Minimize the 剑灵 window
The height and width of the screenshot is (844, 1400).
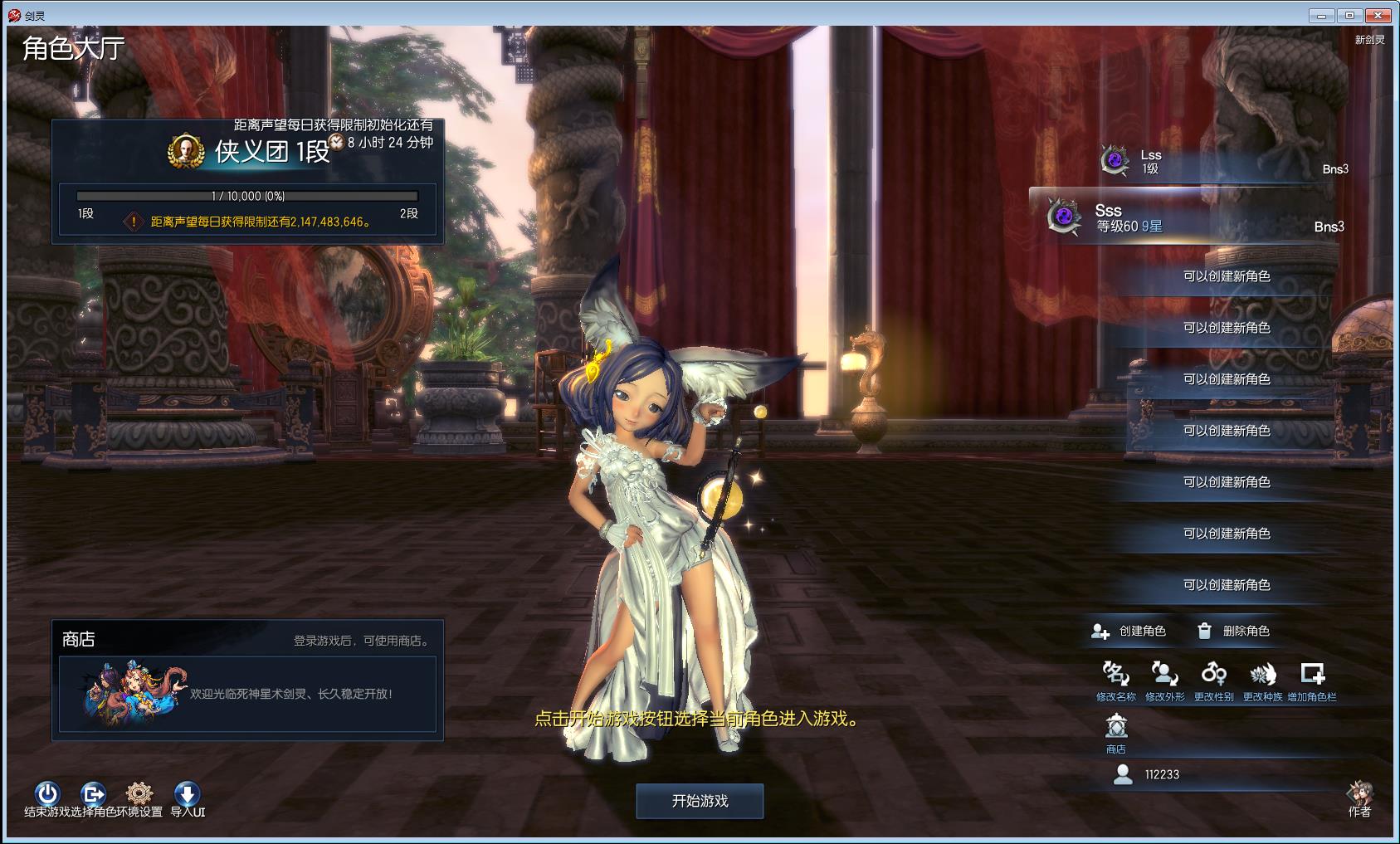point(1321,15)
